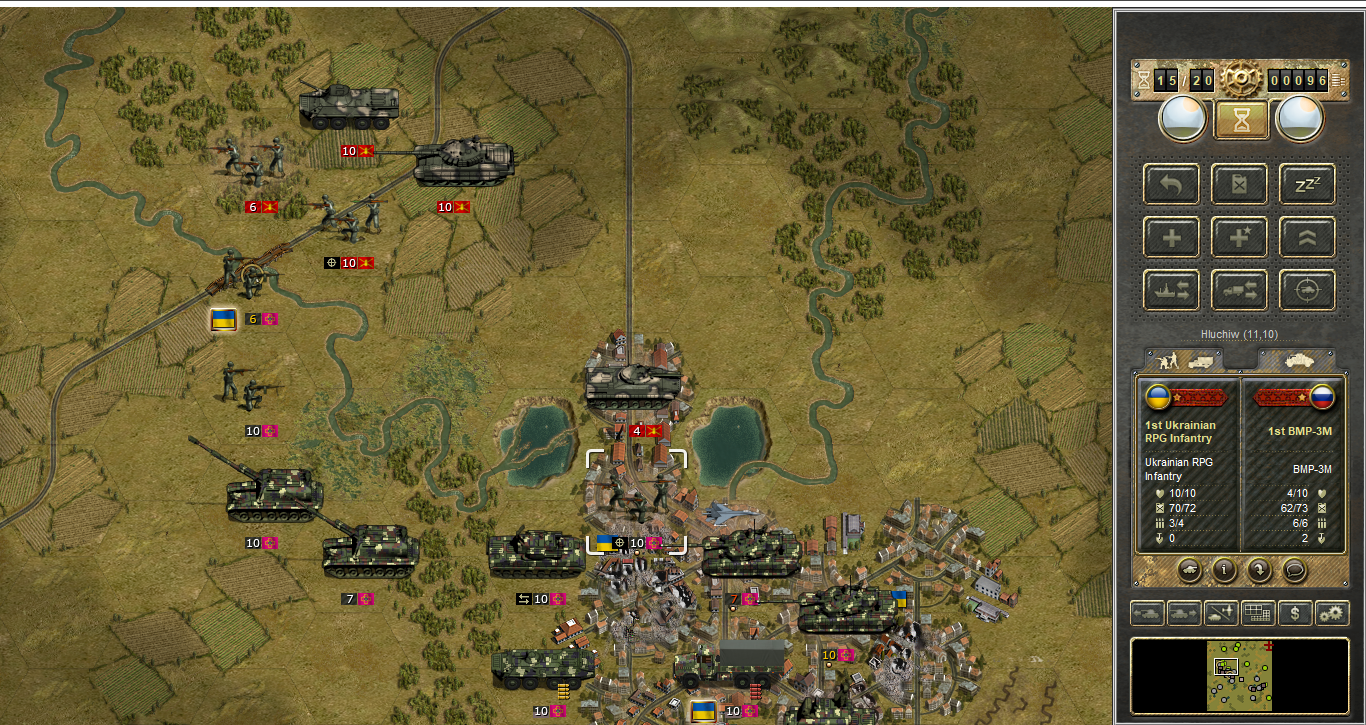Undo the last move with the arrow button

(x=1171, y=184)
